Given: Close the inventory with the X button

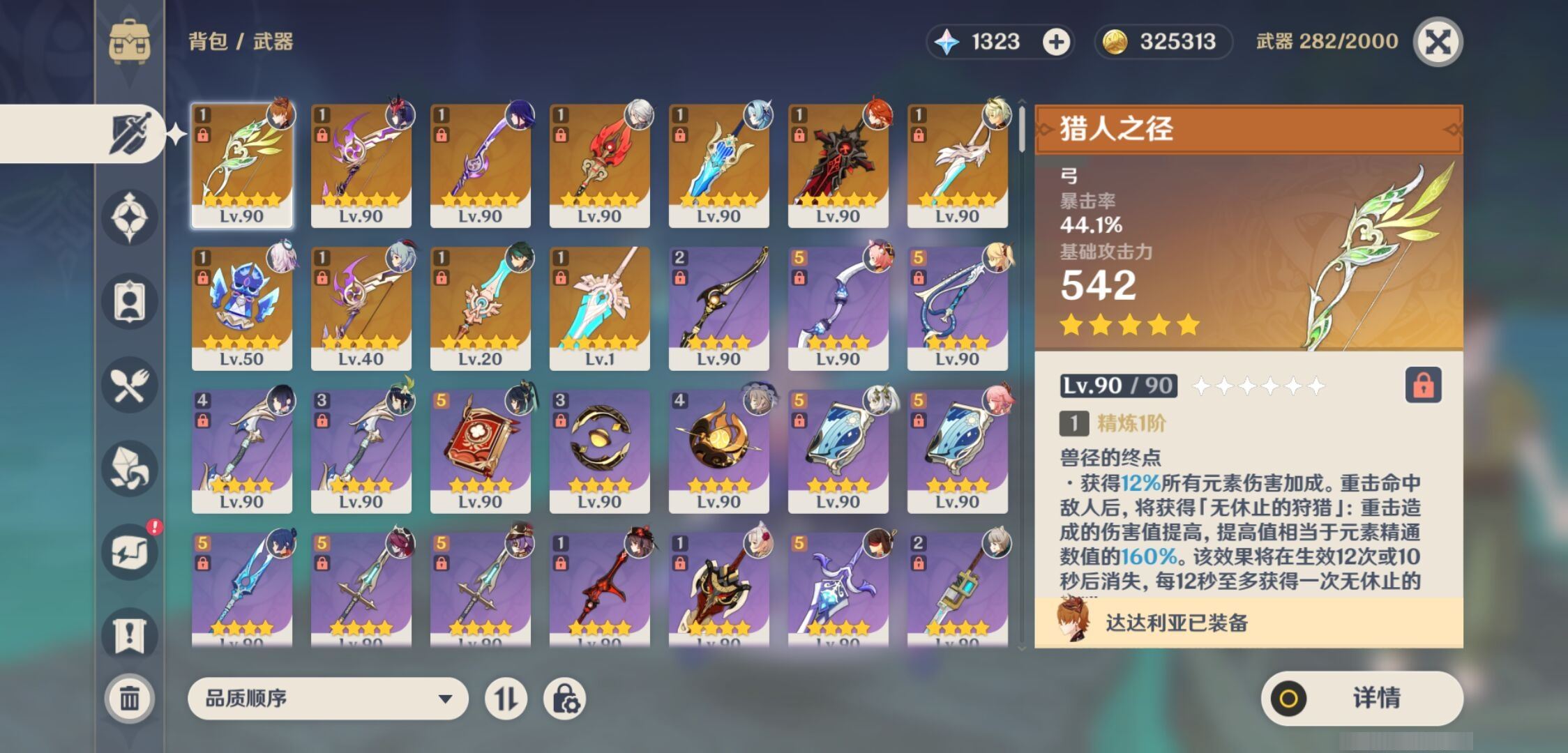Looking at the screenshot, I should (1438, 42).
